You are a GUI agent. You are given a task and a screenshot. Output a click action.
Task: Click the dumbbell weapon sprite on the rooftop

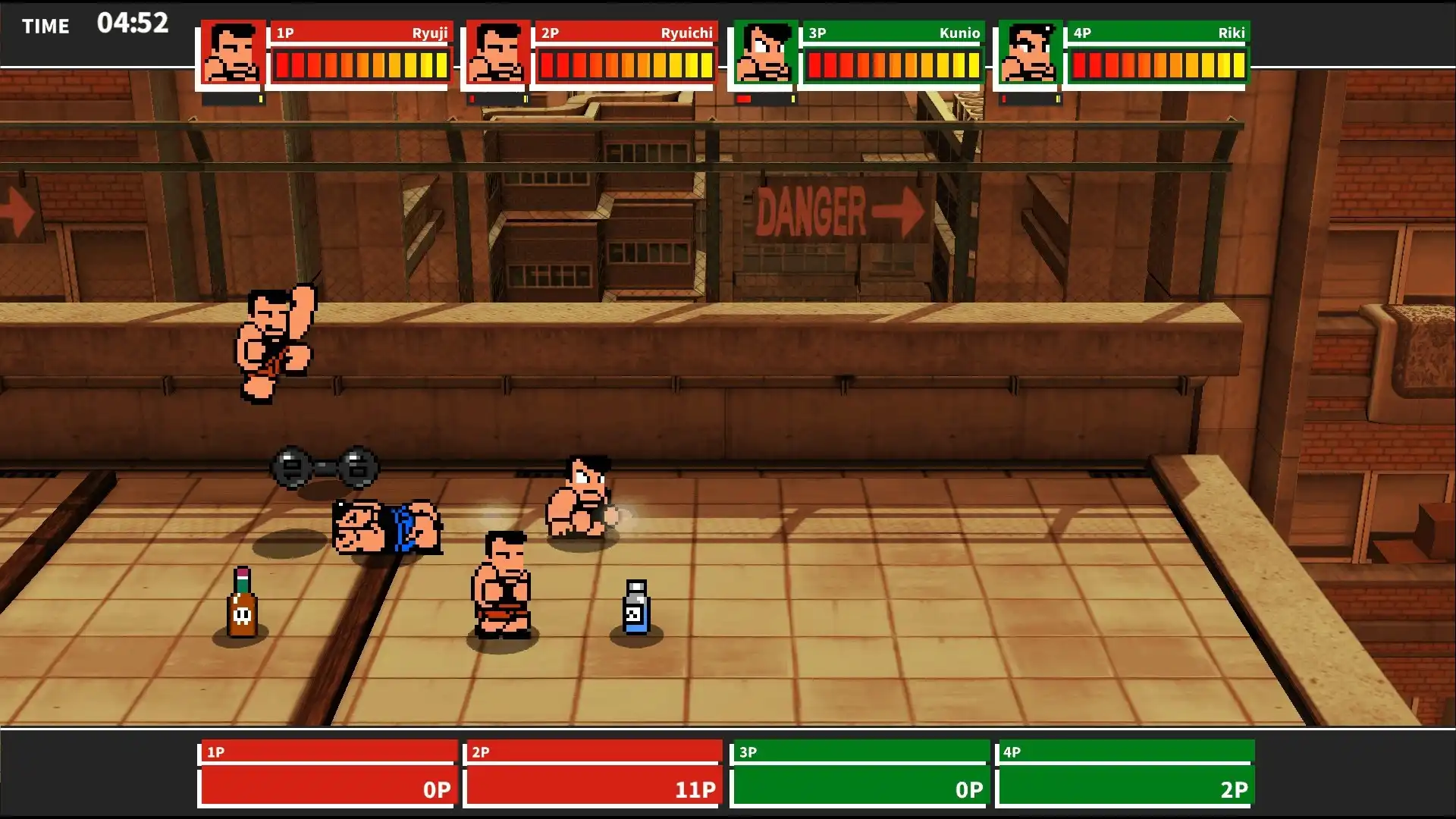tap(322, 466)
